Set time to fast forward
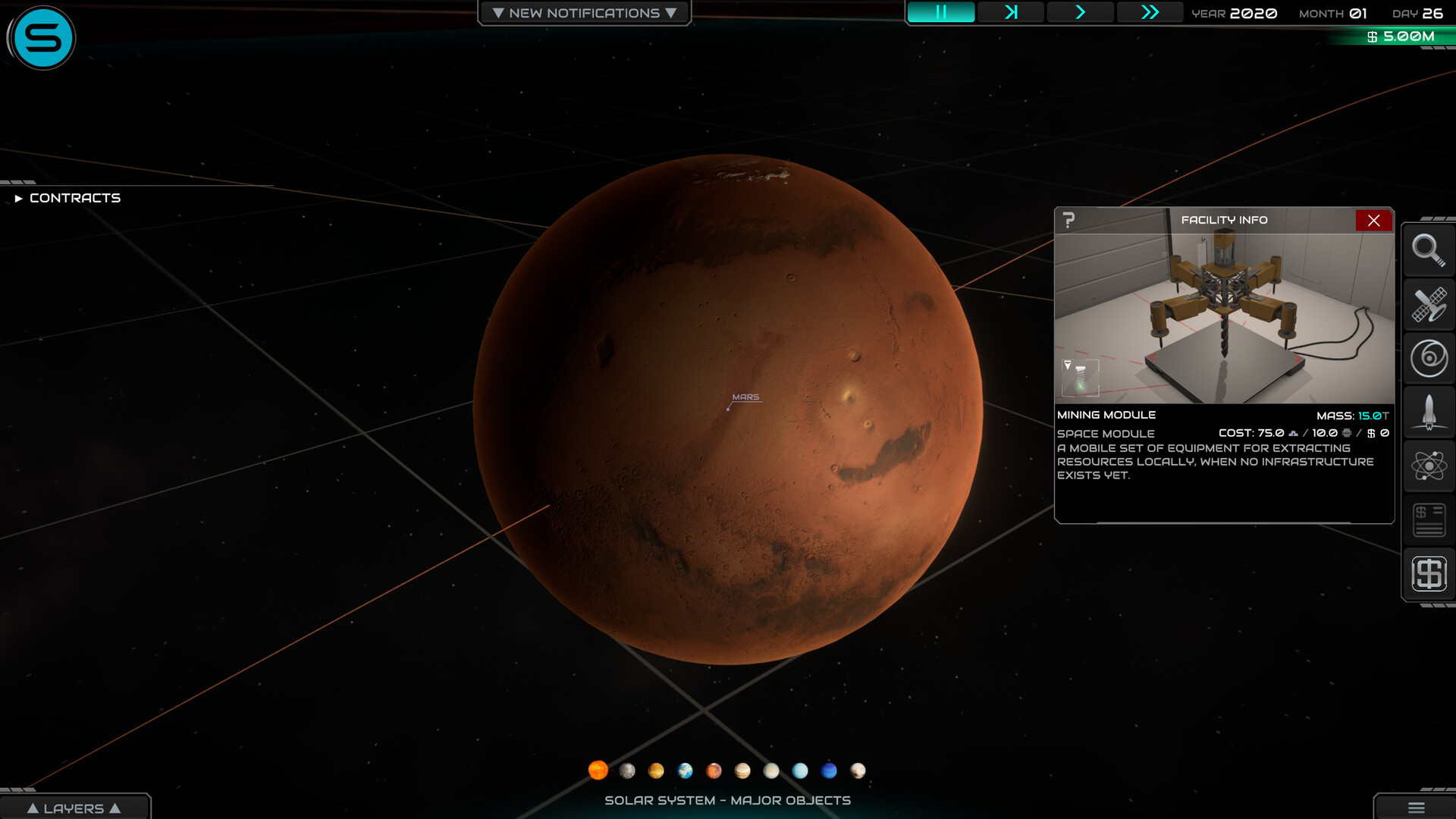Viewport: 1456px width, 819px height. click(1150, 12)
